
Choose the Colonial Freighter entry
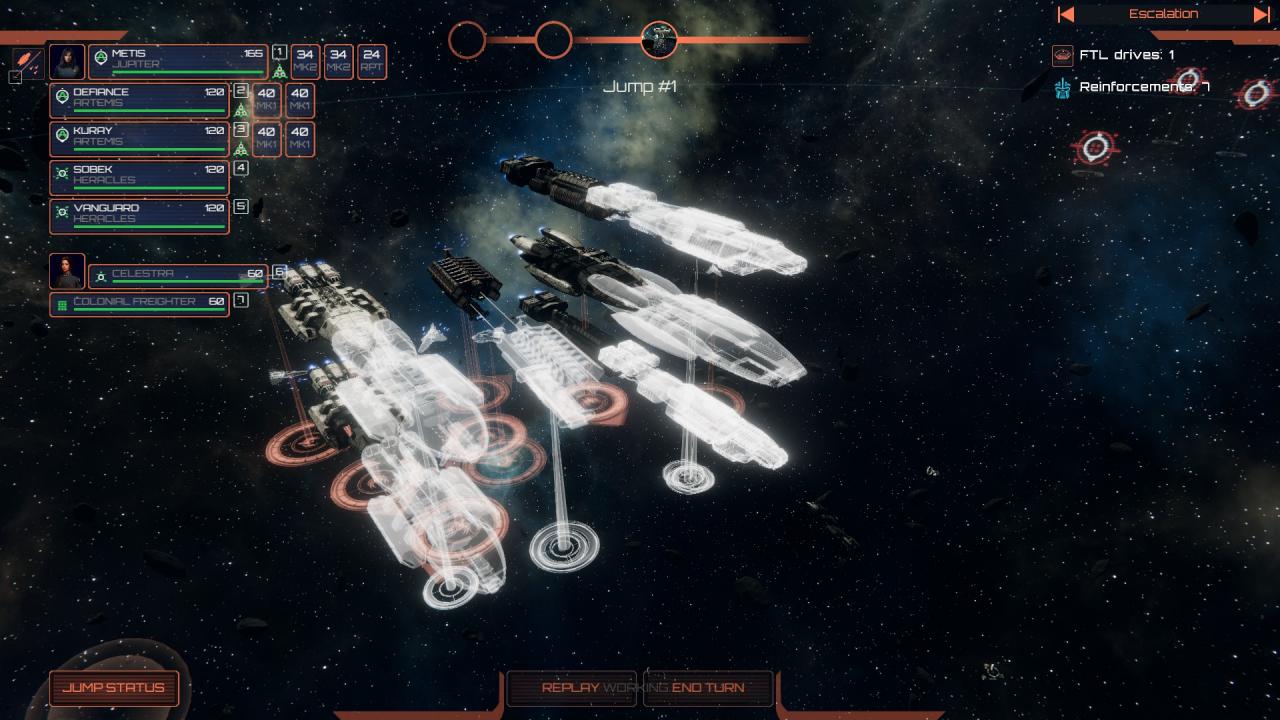[x=139, y=304]
